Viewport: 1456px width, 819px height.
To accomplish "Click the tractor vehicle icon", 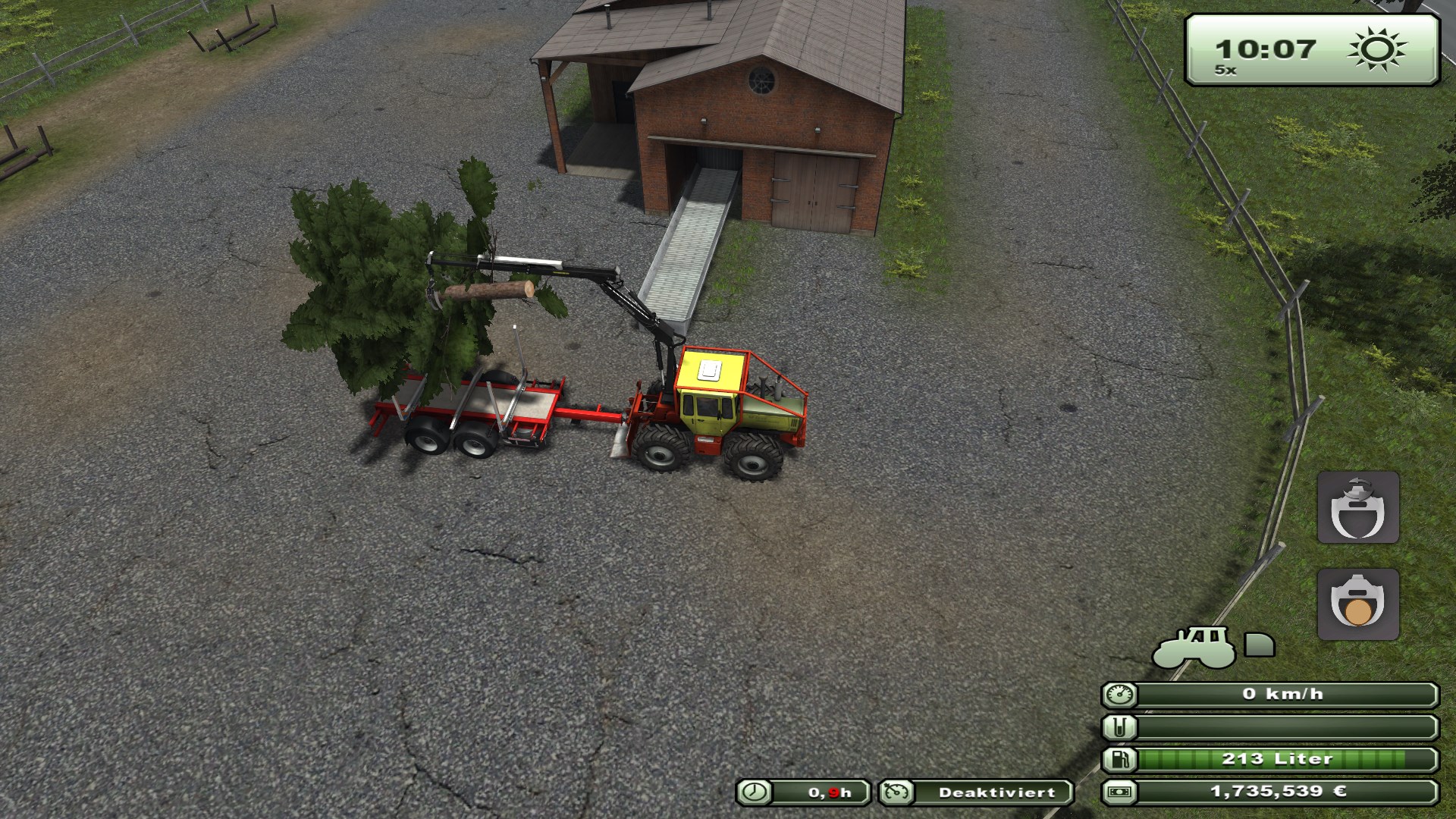I will 1193,647.
